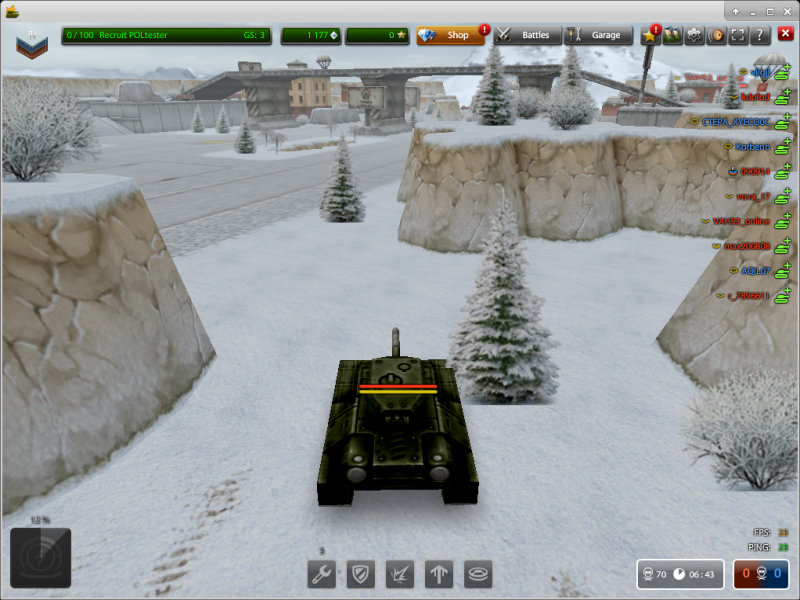Image resolution: width=800 pixels, height=600 pixels.
Task: Close the game with the red X
Action: point(785,35)
